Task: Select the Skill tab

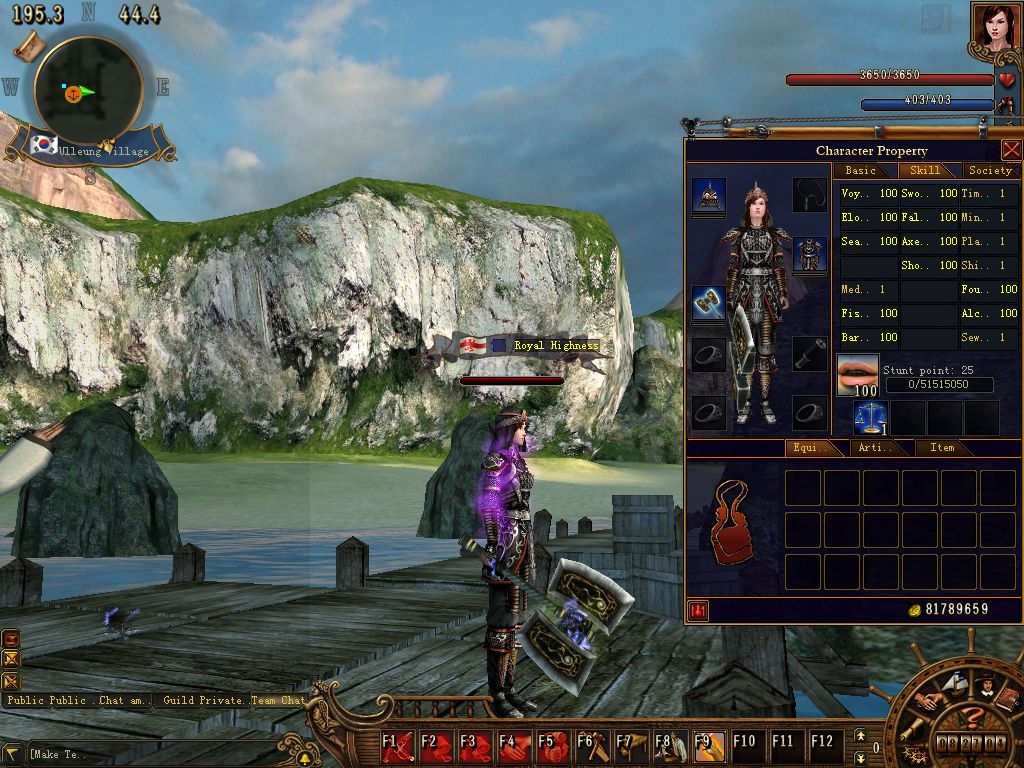Action: (925, 171)
